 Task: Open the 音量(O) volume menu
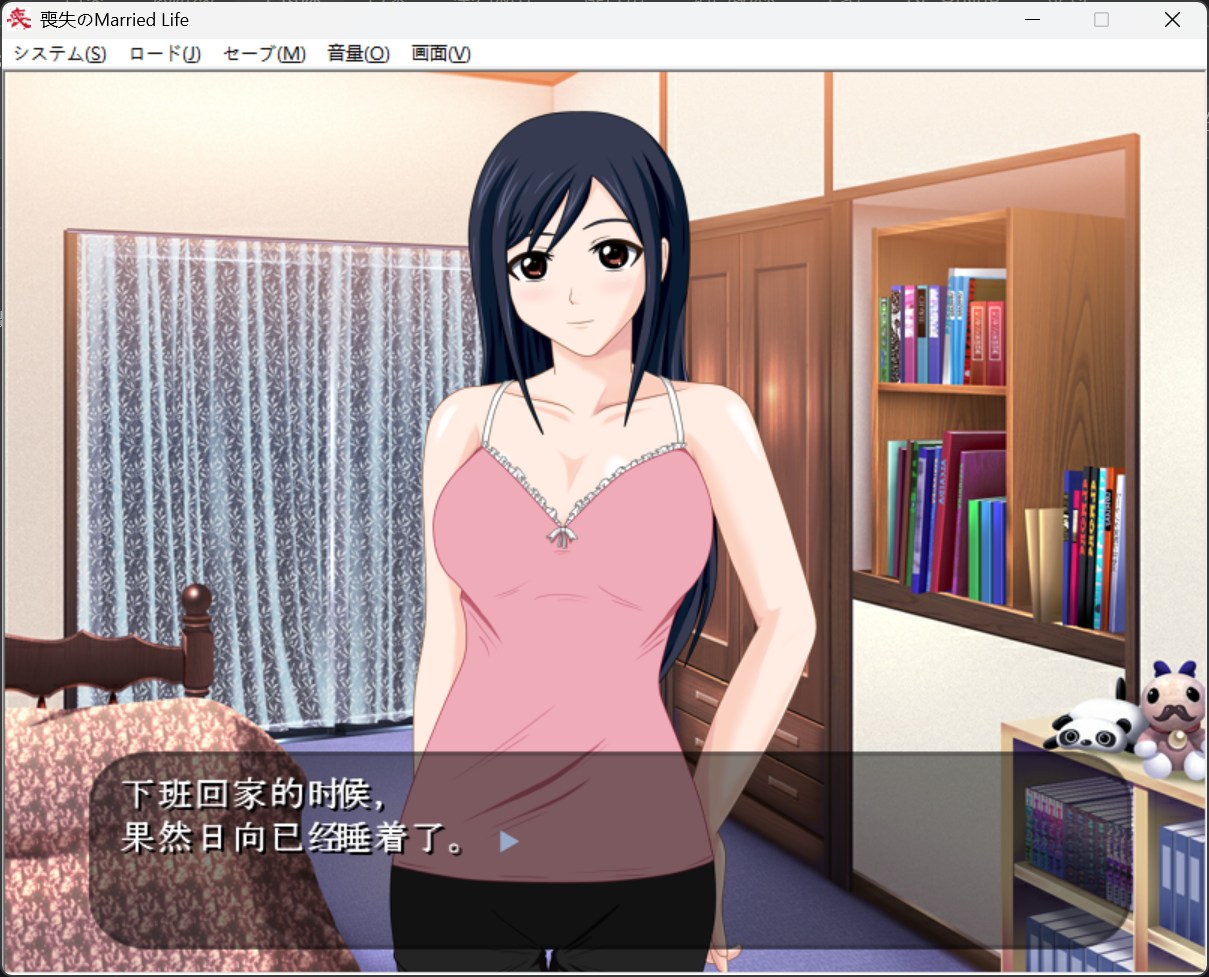point(358,54)
